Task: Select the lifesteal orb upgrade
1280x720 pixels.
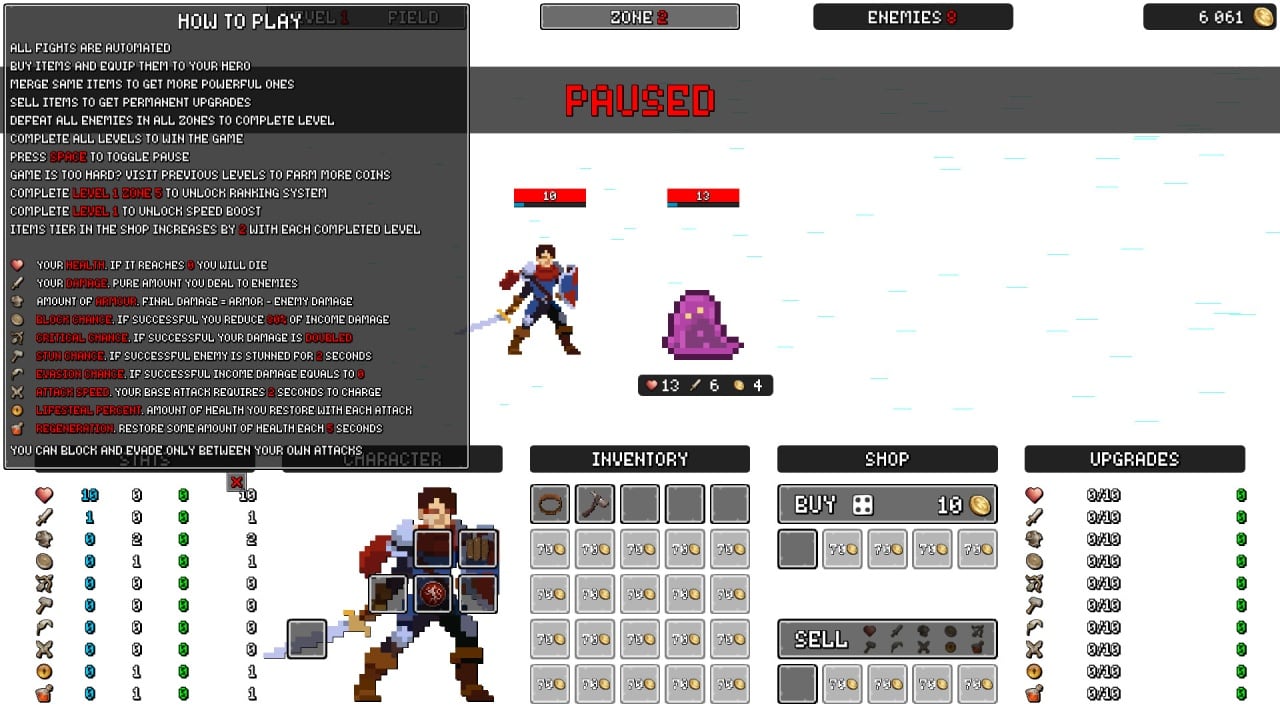Action: [x=1034, y=671]
